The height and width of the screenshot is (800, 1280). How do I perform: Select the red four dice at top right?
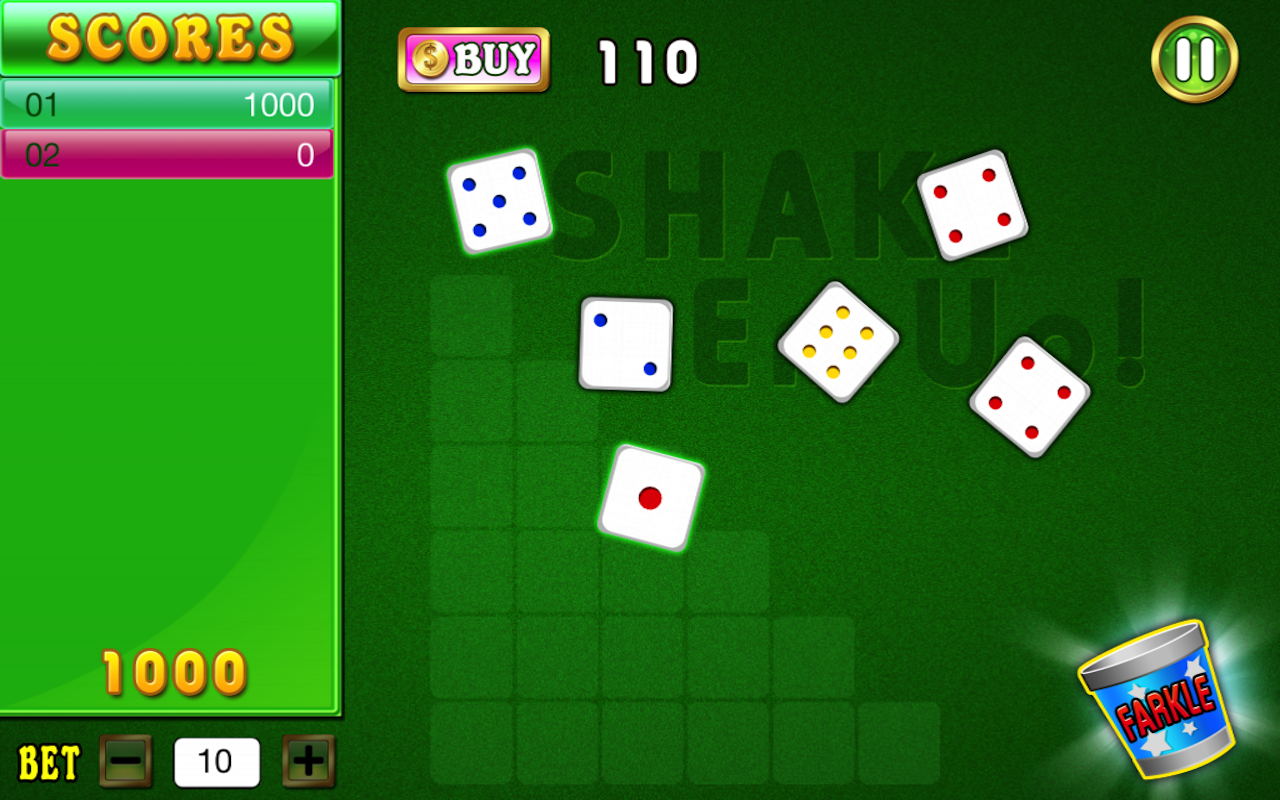(972, 204)
